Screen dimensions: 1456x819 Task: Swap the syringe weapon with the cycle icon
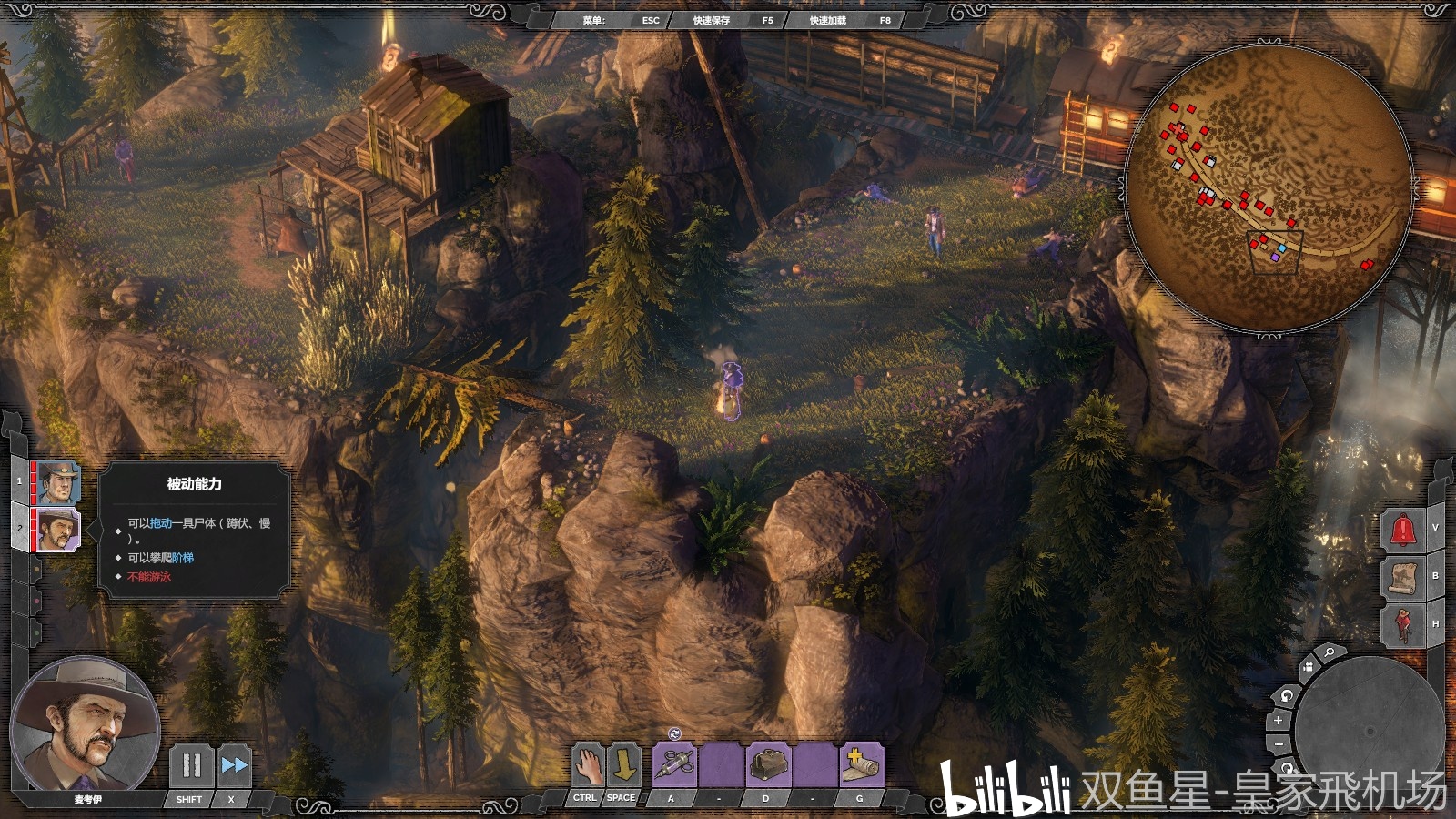coord(674,733)
